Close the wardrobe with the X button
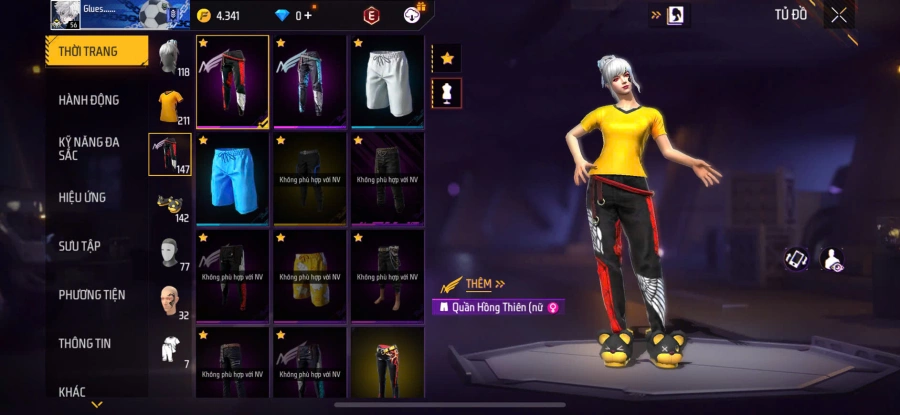The image size is (900, 415). [x=839, y=15]
